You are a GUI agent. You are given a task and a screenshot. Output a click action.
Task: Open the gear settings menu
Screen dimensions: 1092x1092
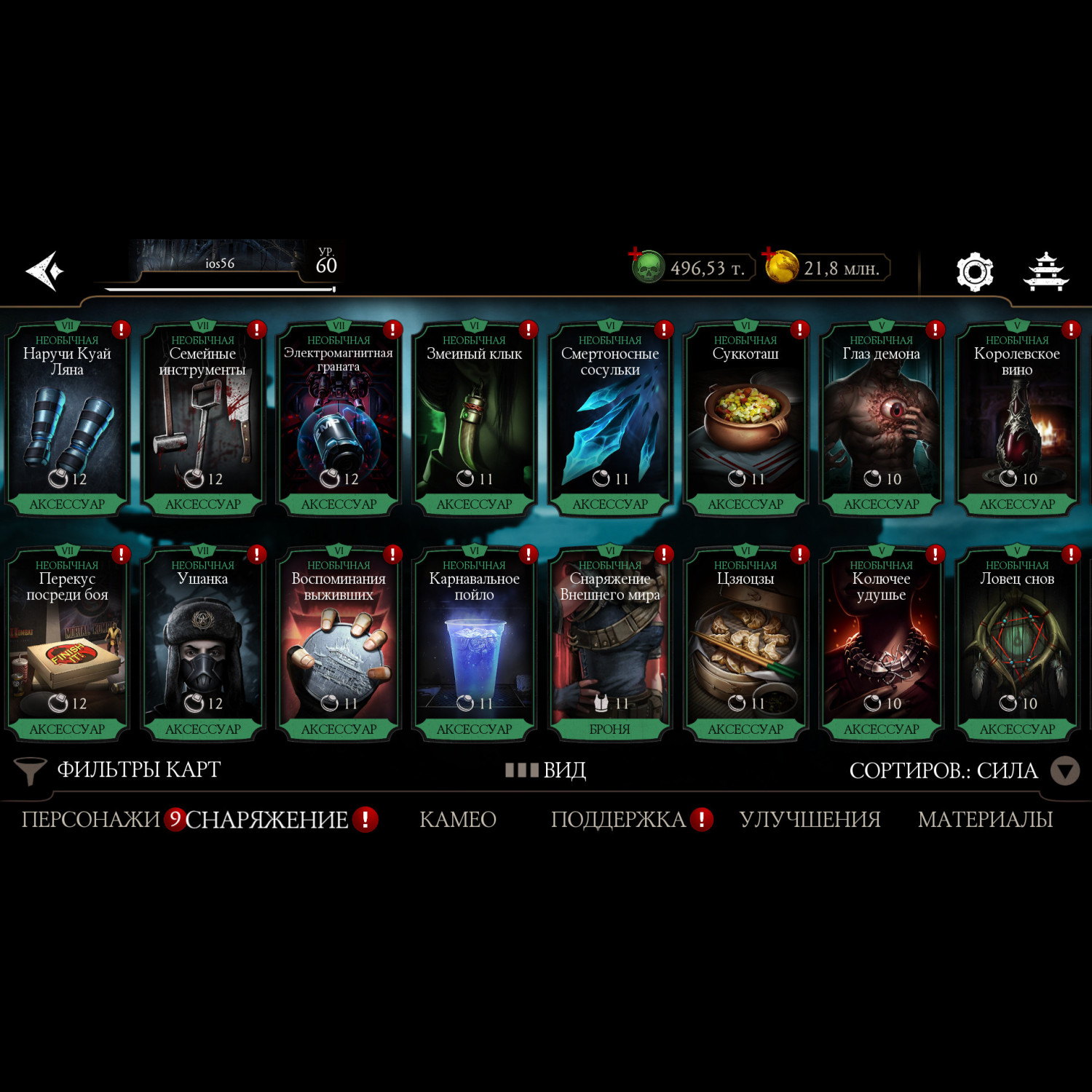point(974,272)
